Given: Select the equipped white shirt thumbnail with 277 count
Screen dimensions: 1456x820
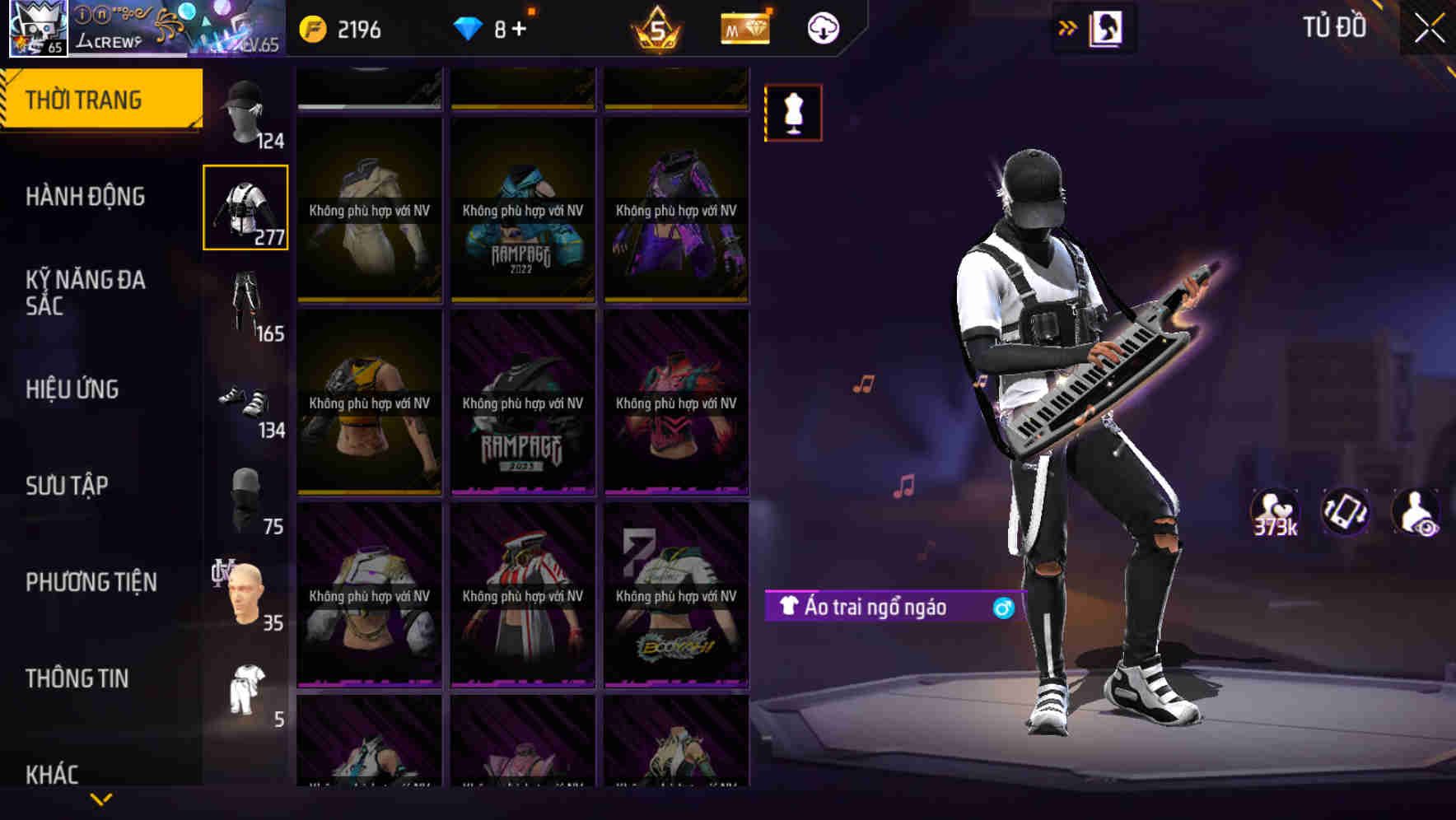Looking at the screenshot, I should coord(245,207).
